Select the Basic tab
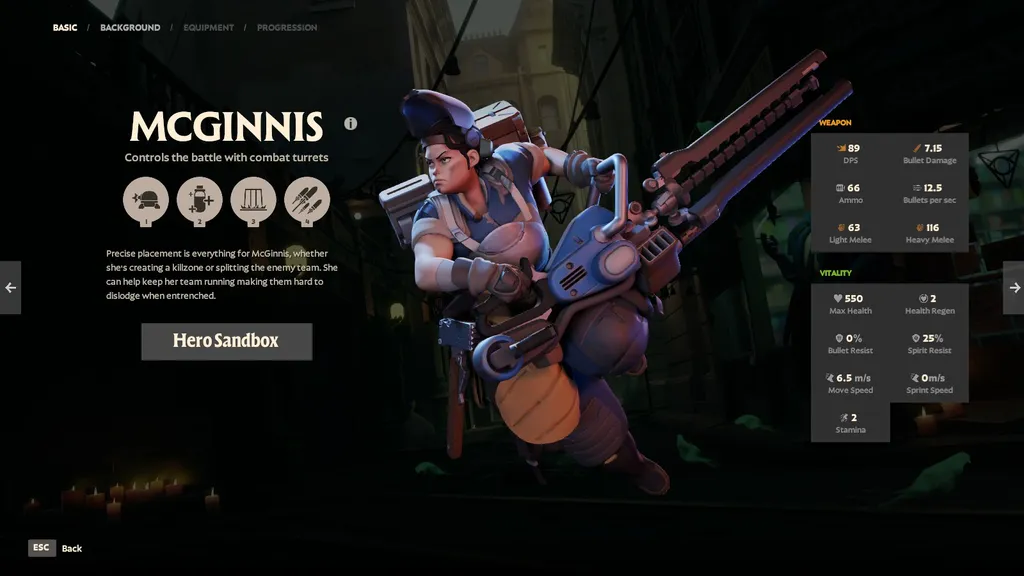 point(65,28)
